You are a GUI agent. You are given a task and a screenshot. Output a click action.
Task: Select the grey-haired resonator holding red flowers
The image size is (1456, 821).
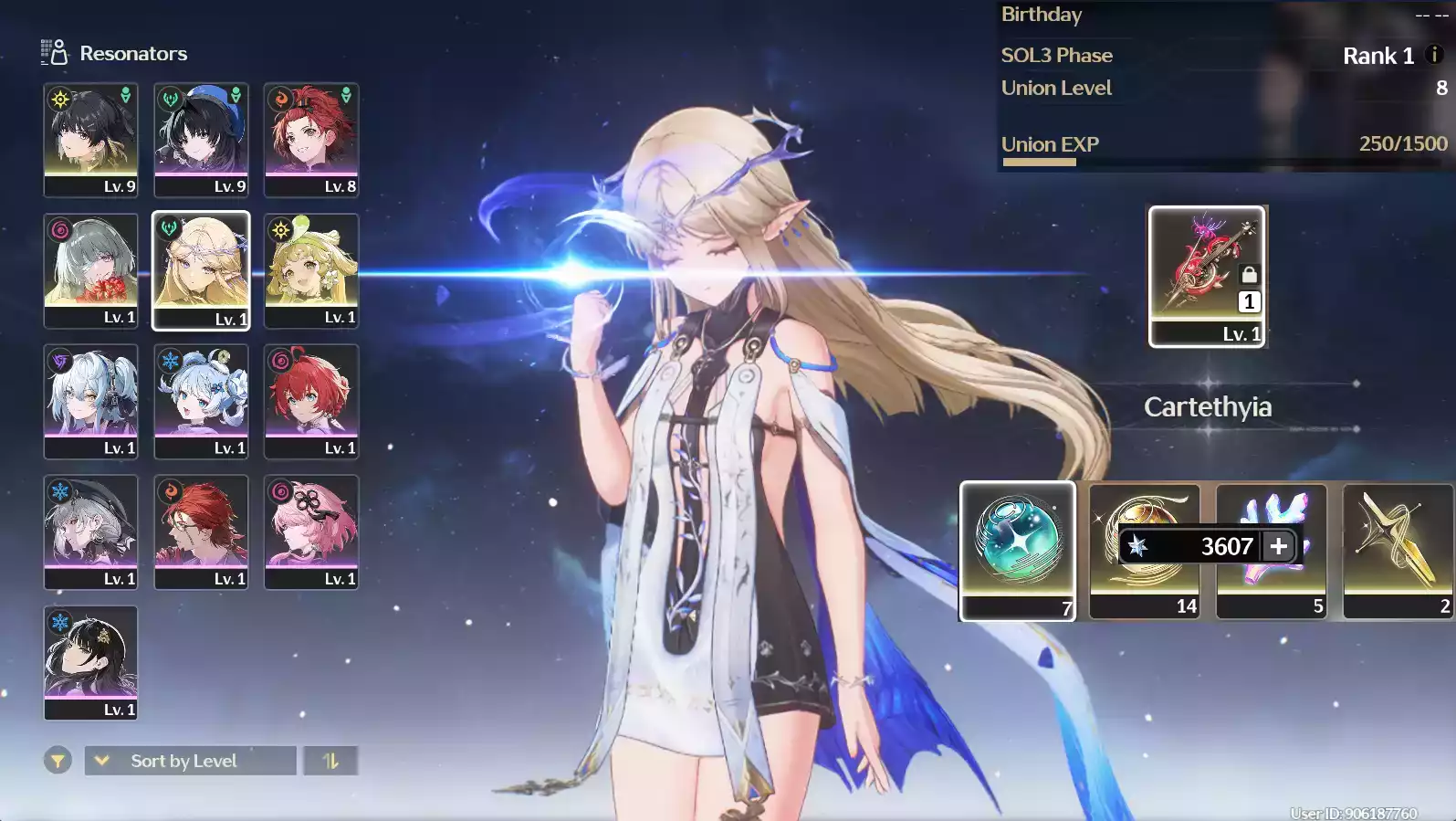tap(90, 270)
